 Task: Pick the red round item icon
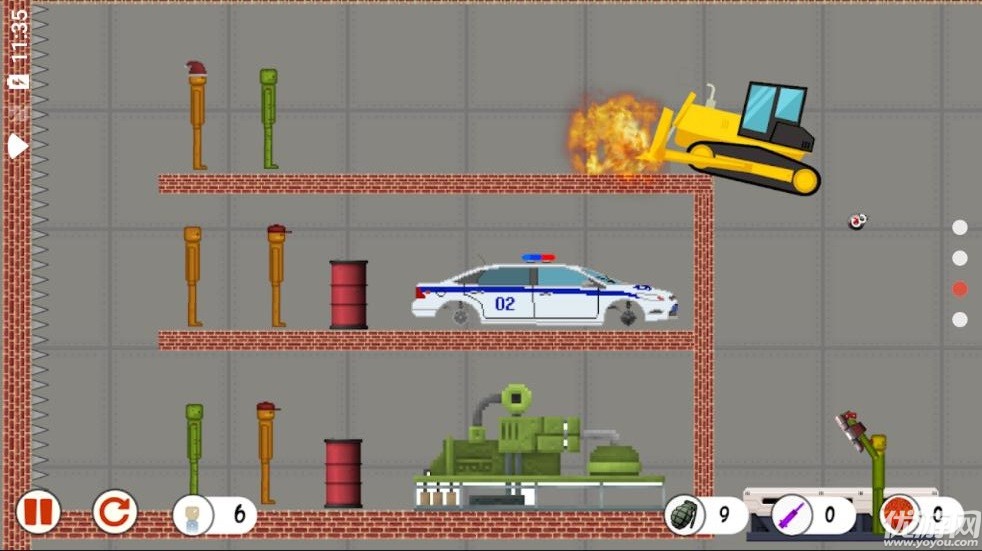[x=900, y=514]
